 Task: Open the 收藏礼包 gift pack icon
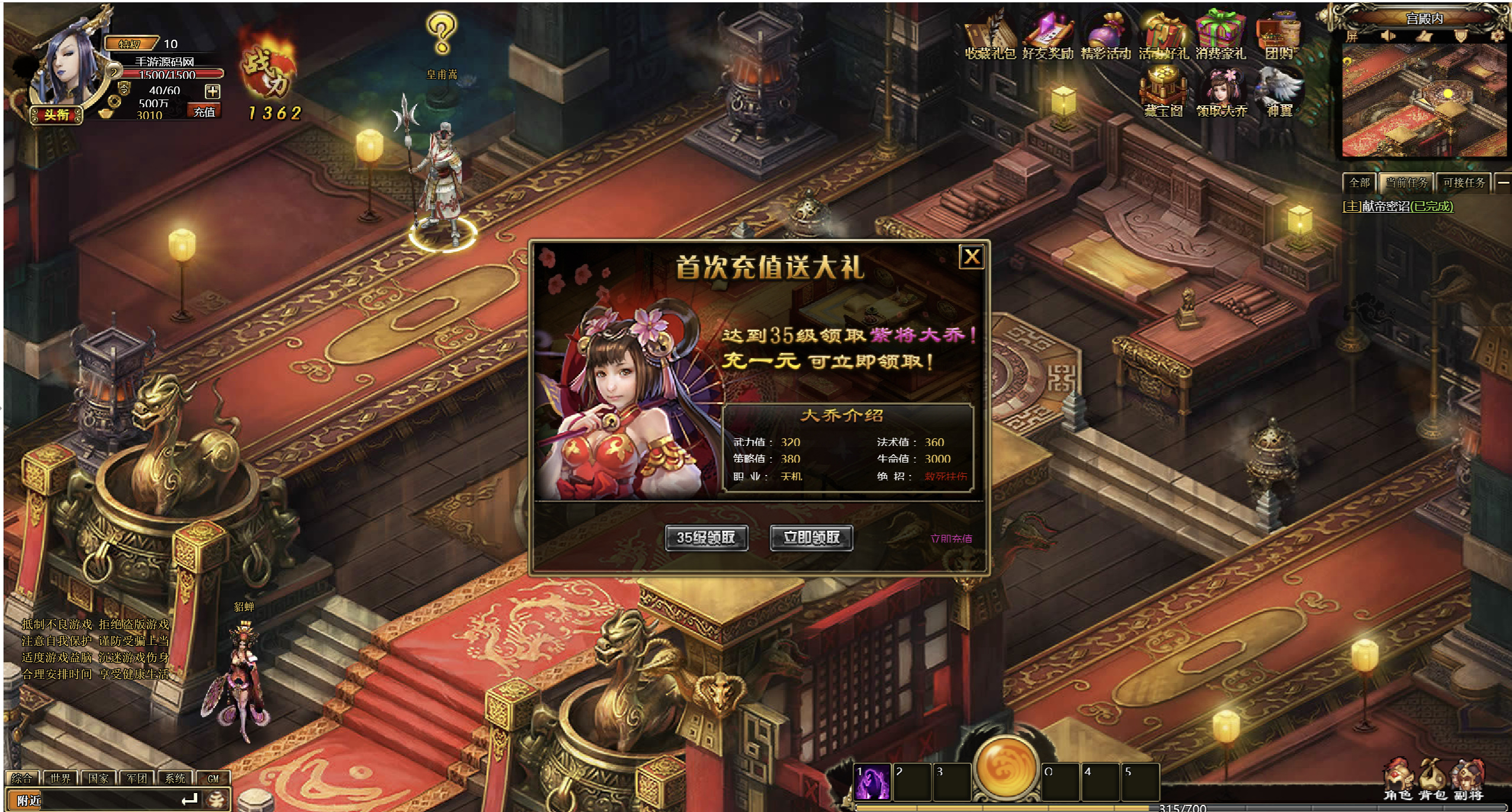[990, 37]
